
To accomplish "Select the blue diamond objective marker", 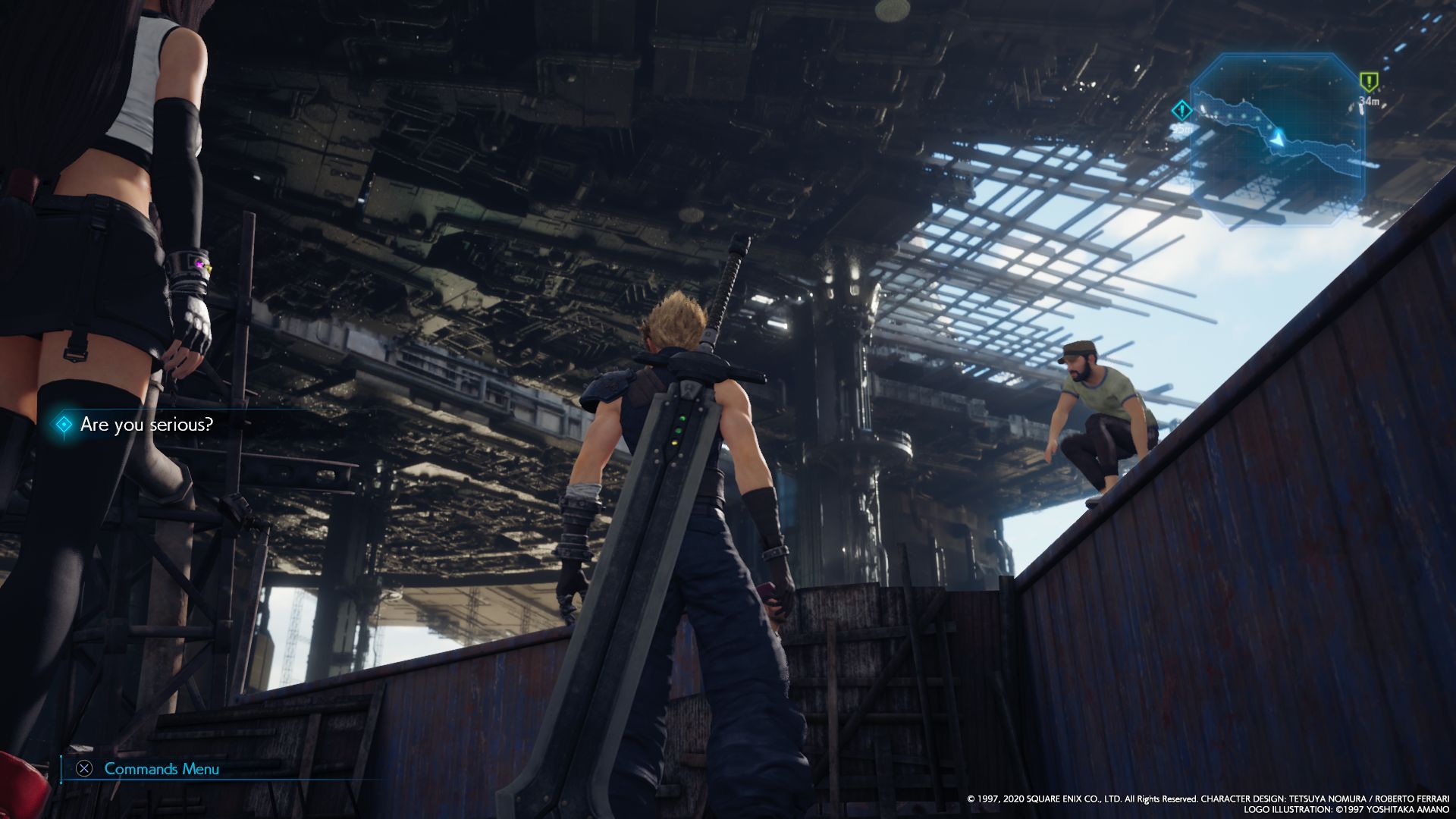I will point(1181,111).
